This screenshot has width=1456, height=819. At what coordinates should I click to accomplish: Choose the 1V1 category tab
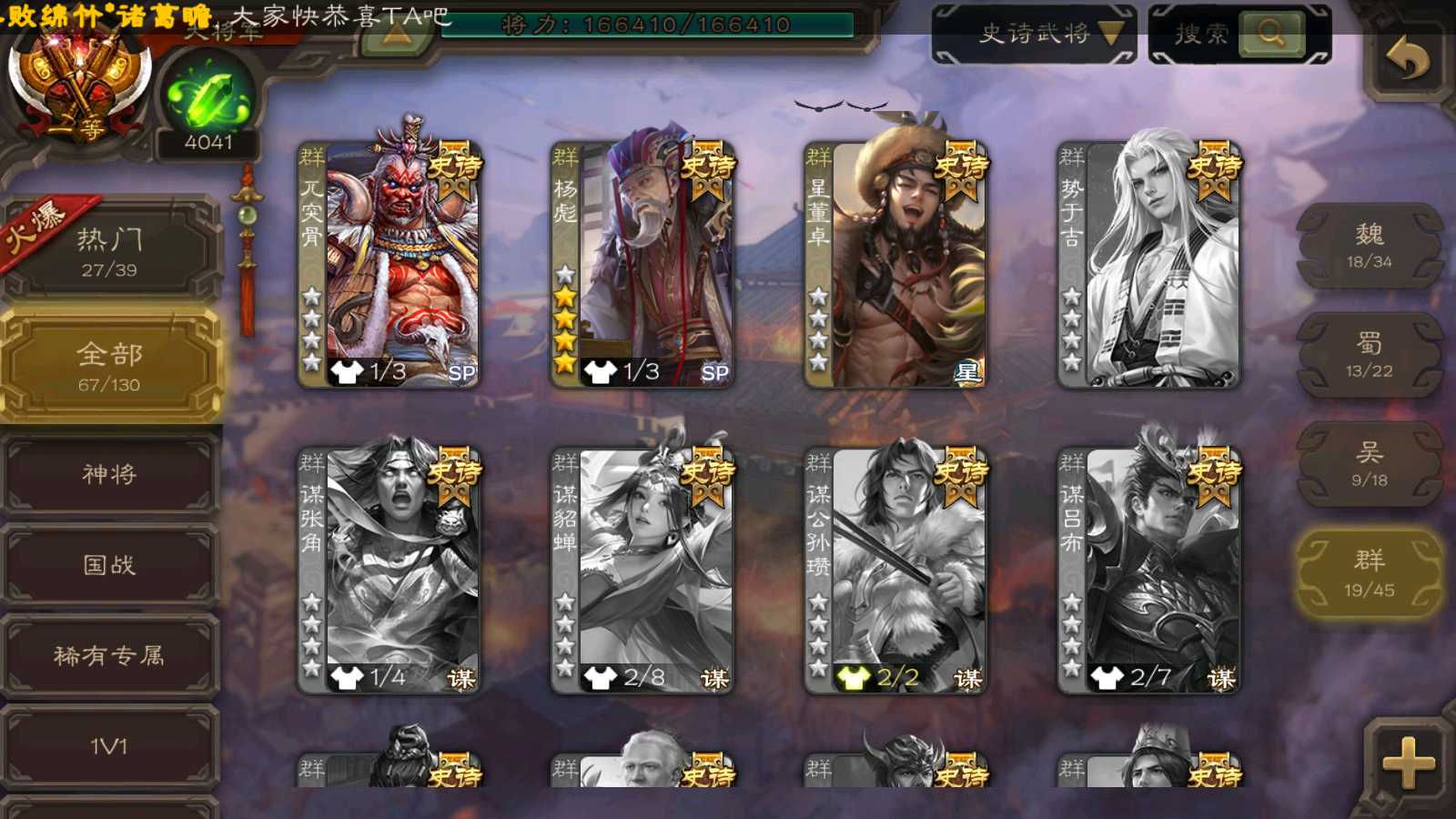point(109,746)
